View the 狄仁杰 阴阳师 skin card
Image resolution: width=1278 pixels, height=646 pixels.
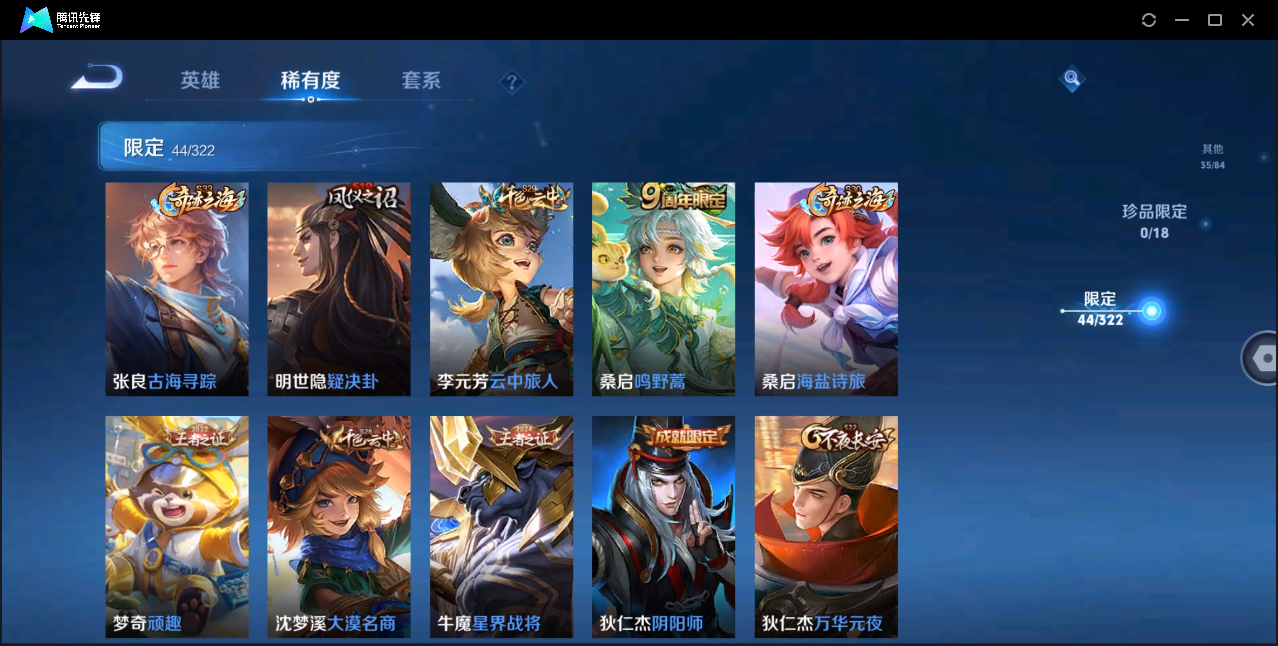(x=663, y=526)
